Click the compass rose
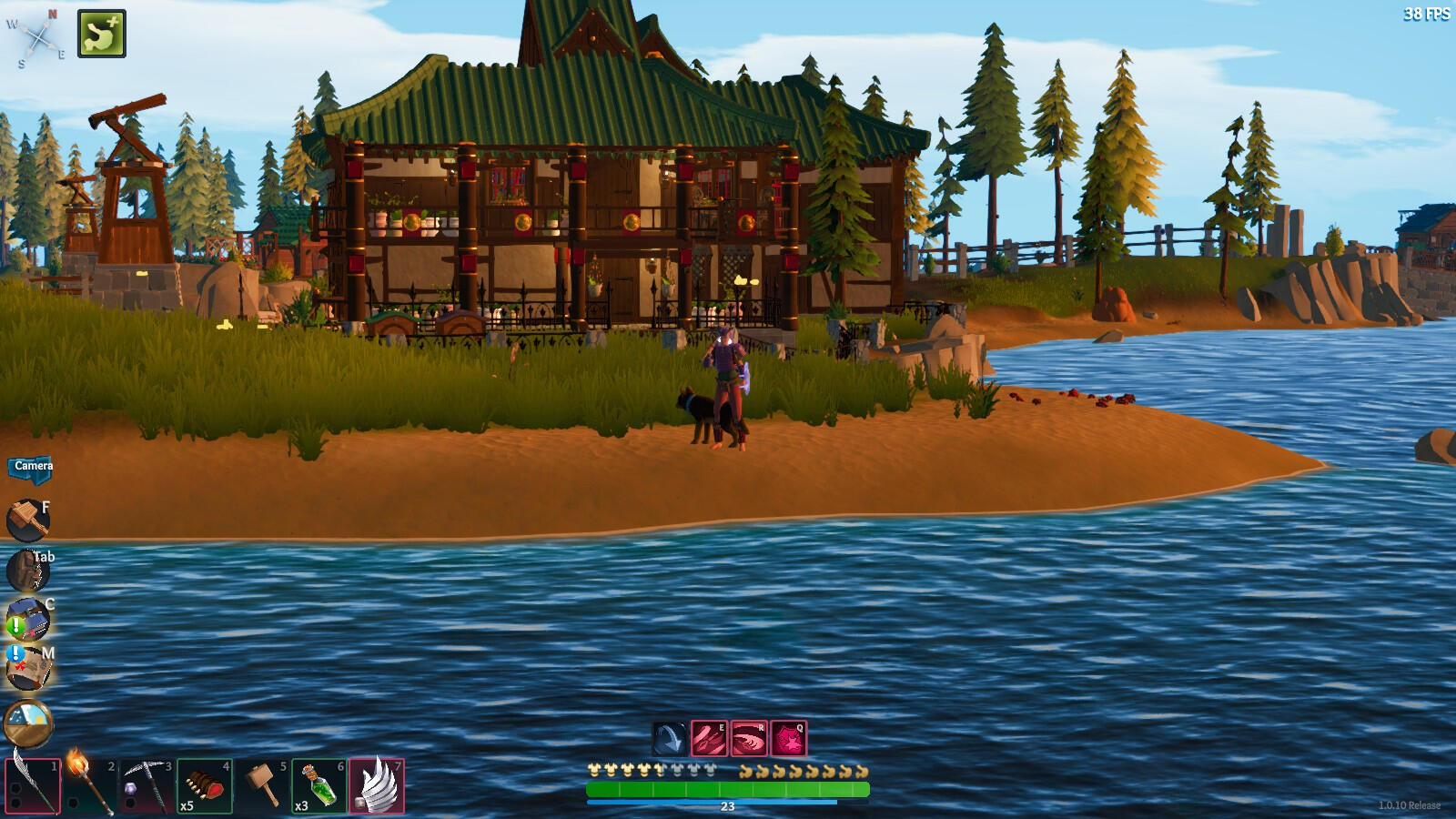Screen dimensions: 1456x819 (38, 38)
